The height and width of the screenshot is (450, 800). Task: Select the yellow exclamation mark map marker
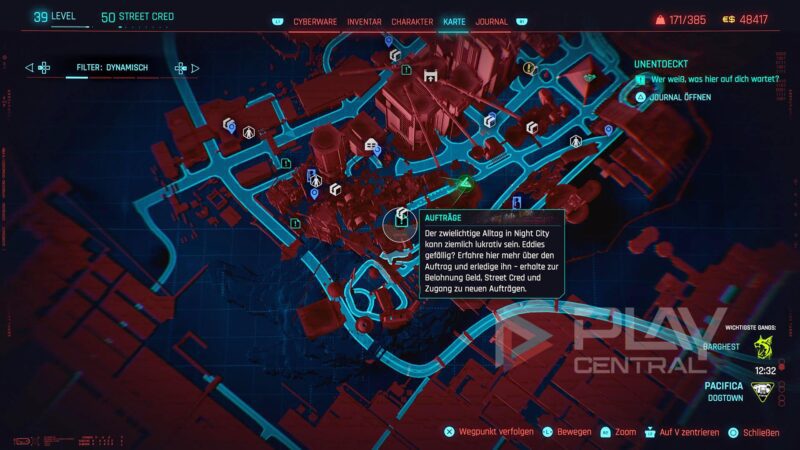point(529,68)
